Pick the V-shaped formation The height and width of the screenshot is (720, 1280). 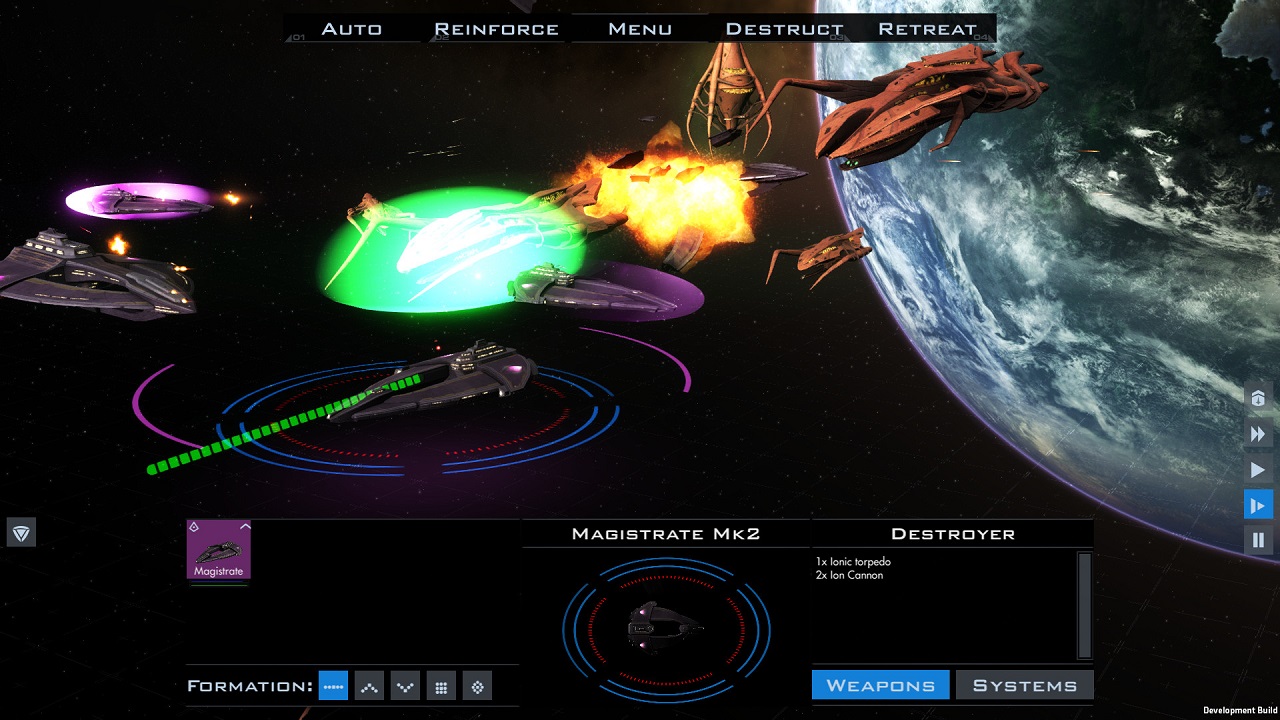(405, 686)
